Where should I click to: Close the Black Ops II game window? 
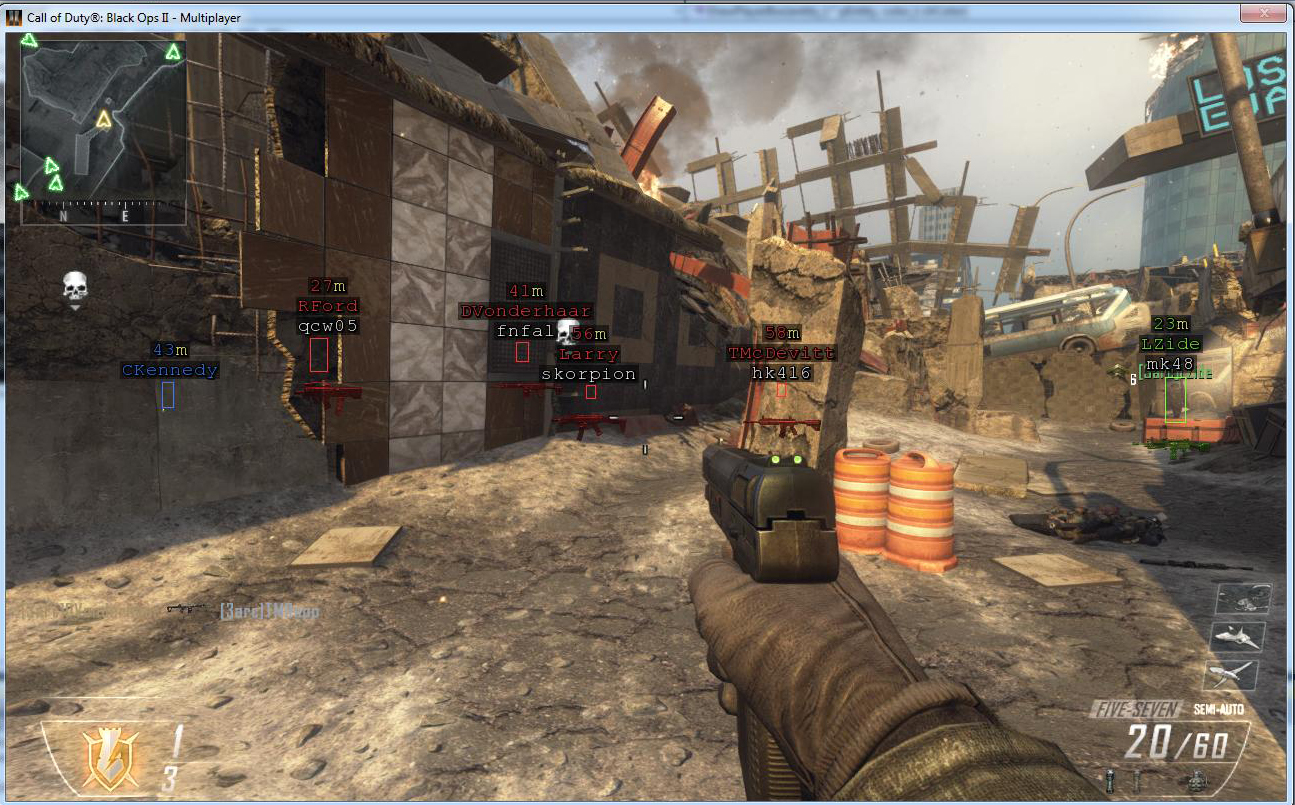1261,14
